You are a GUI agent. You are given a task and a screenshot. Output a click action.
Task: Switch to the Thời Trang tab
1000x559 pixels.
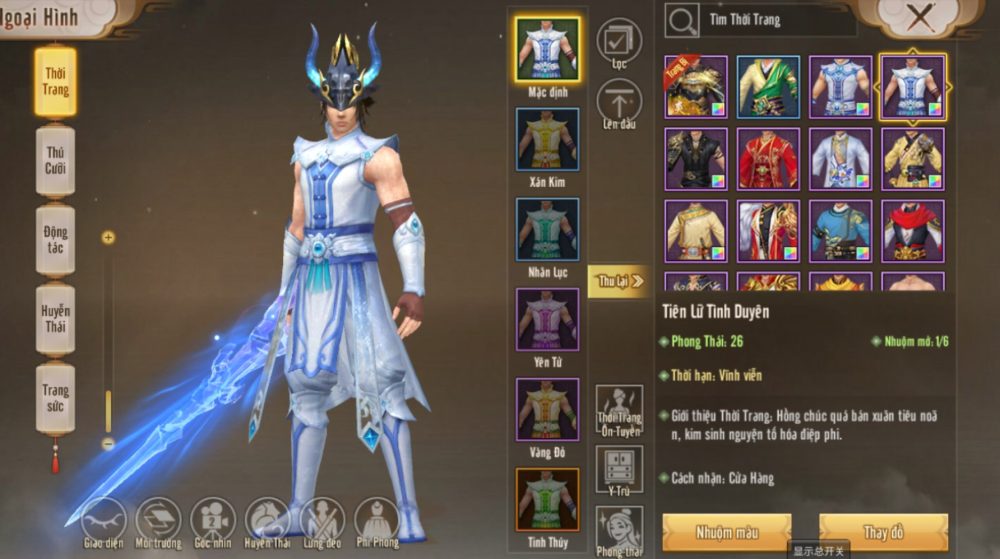56,81
